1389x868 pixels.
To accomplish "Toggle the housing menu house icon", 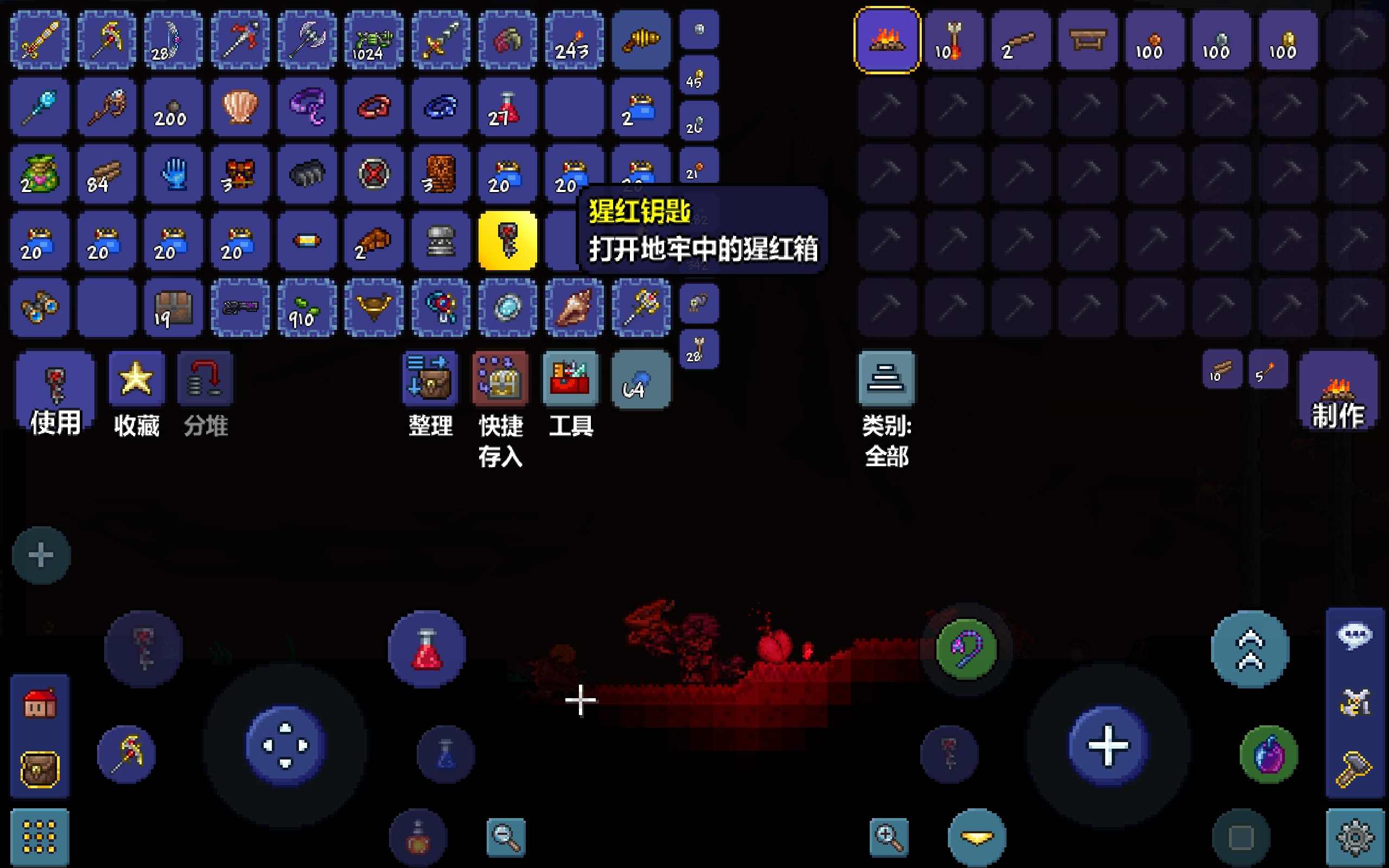I will click(40, 704).
